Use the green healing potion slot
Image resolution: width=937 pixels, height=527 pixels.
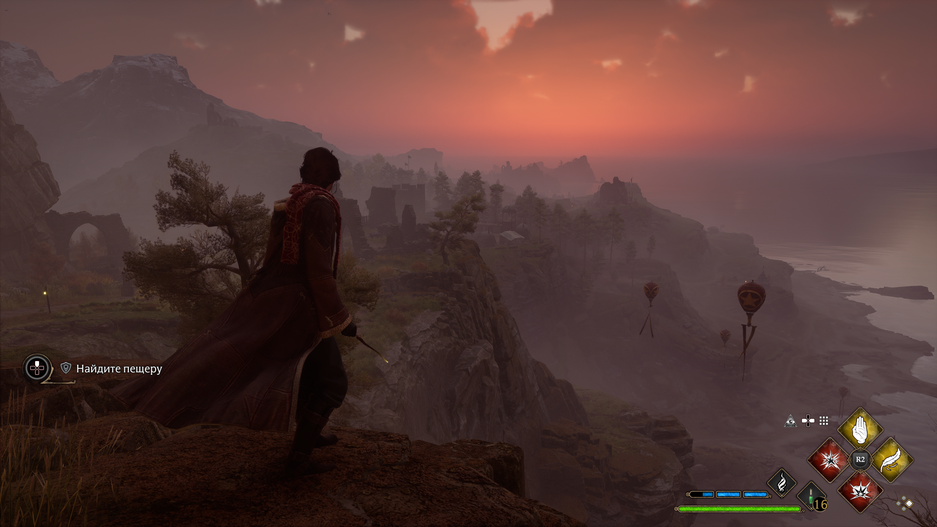click(x=811, y=497)
